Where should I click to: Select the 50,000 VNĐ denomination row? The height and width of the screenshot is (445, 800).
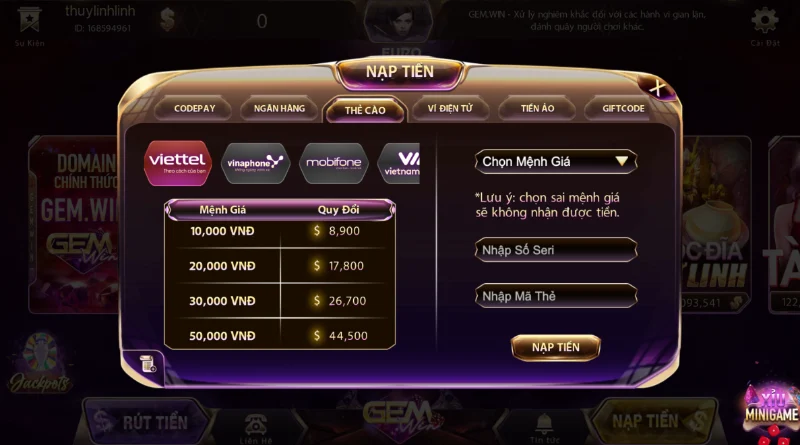tap(279, 335)
